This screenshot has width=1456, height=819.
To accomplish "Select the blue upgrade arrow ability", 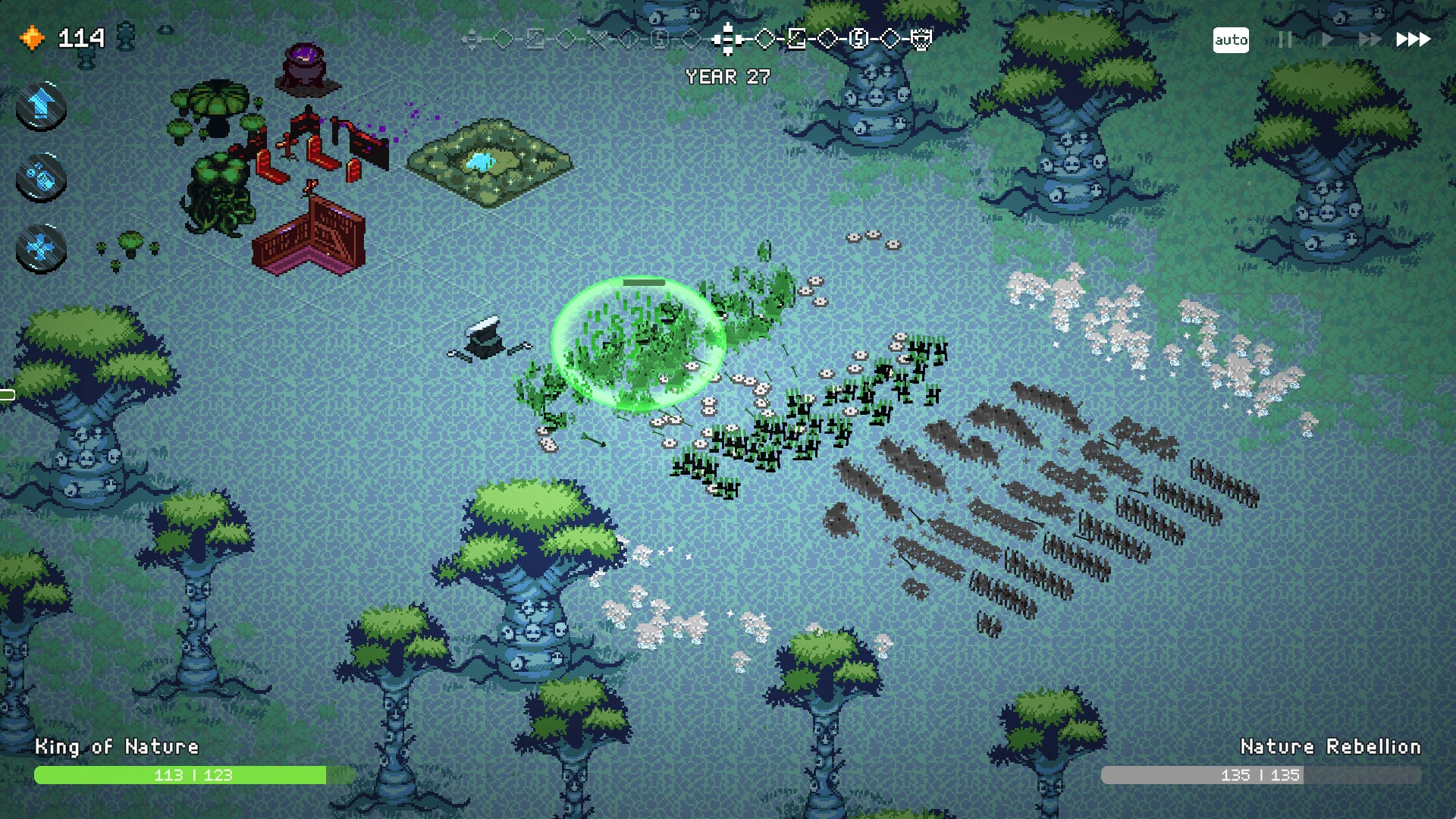I will (x=39, y=105).
